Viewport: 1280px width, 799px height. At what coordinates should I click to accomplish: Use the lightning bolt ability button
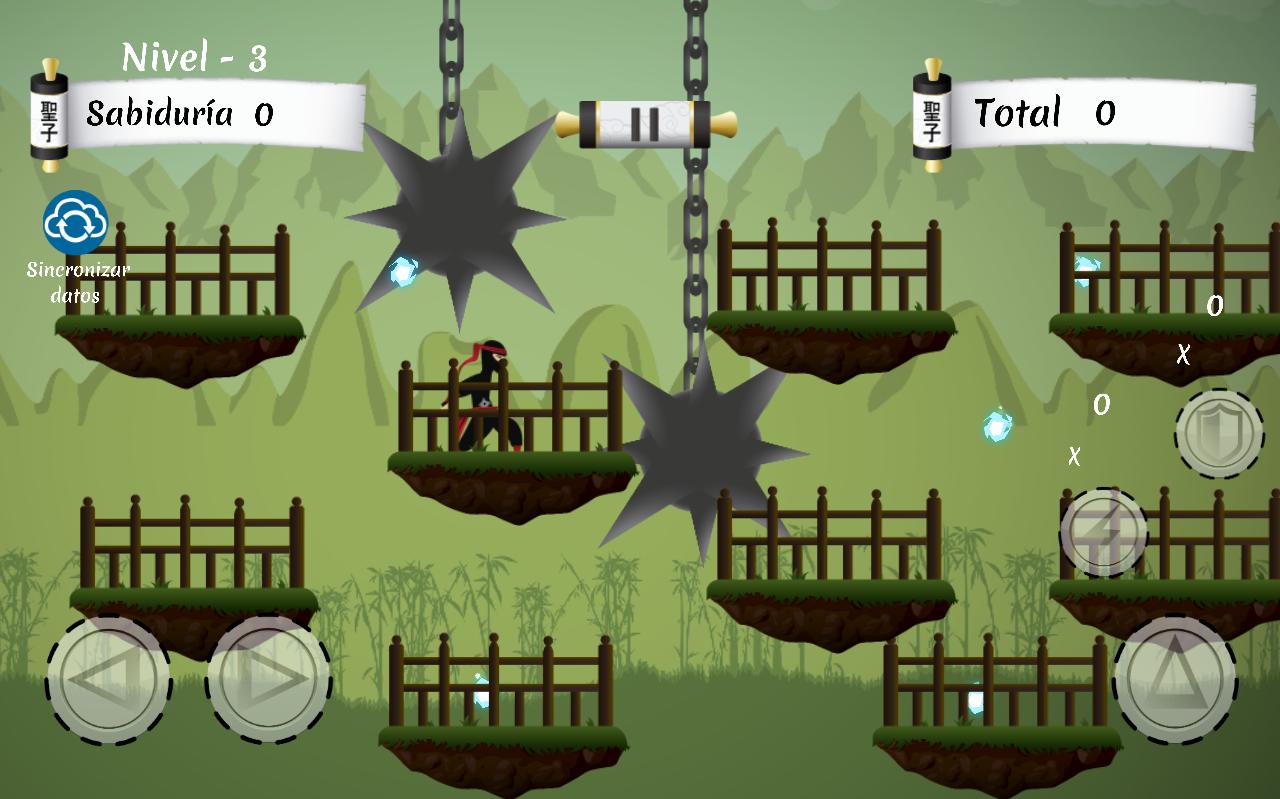tap(1103, 533)
